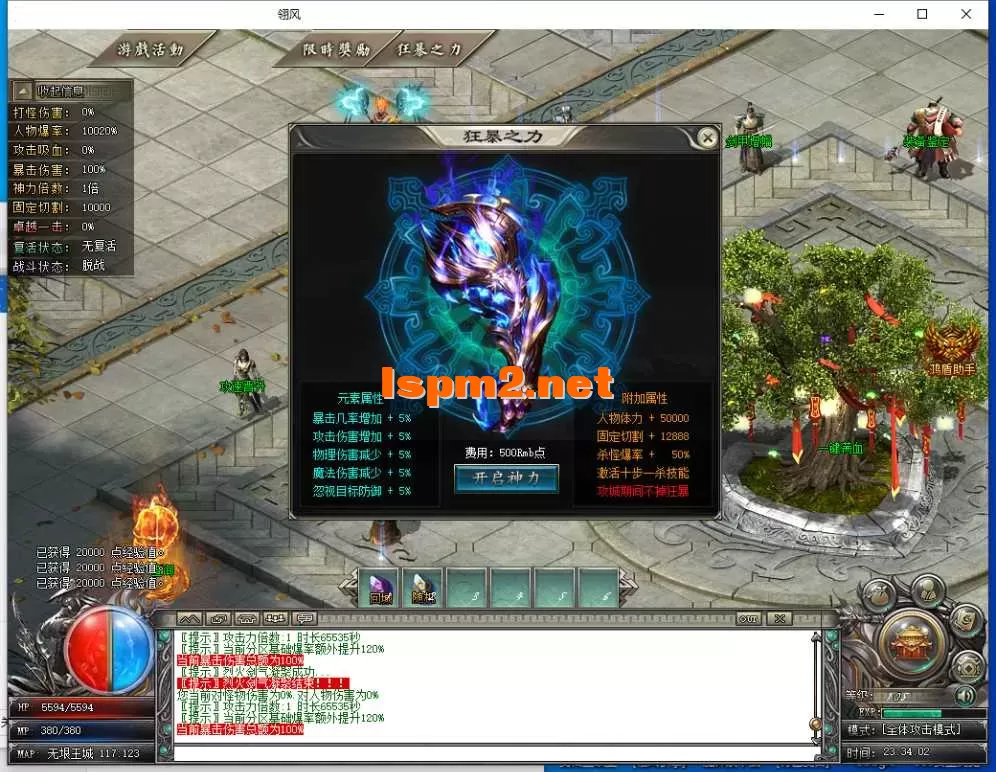Open the character figure round icon
Image resolution: width=996 pixels, height=772 pixels.
coord(928,590)
